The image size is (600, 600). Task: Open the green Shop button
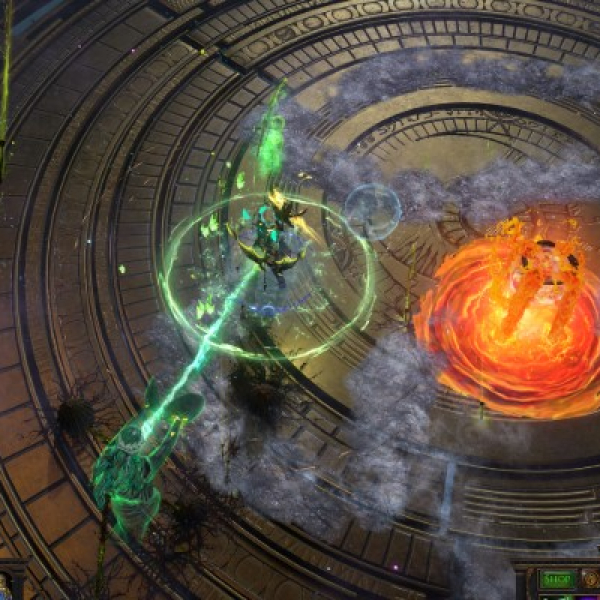(558, 579)
